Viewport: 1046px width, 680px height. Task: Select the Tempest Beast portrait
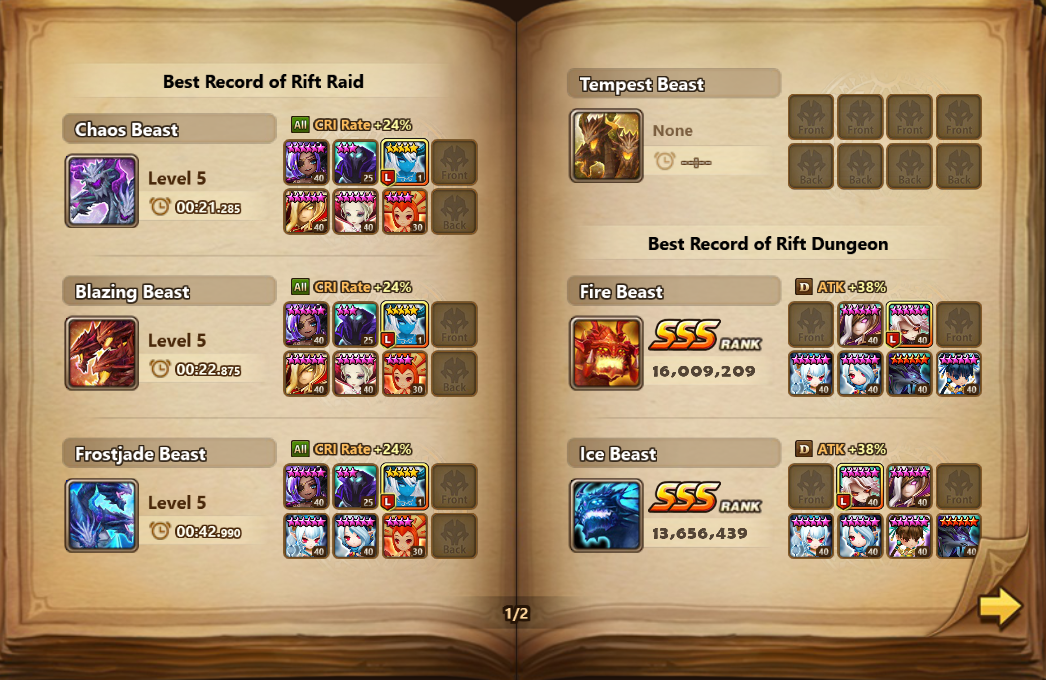click(x=607, y=146)
